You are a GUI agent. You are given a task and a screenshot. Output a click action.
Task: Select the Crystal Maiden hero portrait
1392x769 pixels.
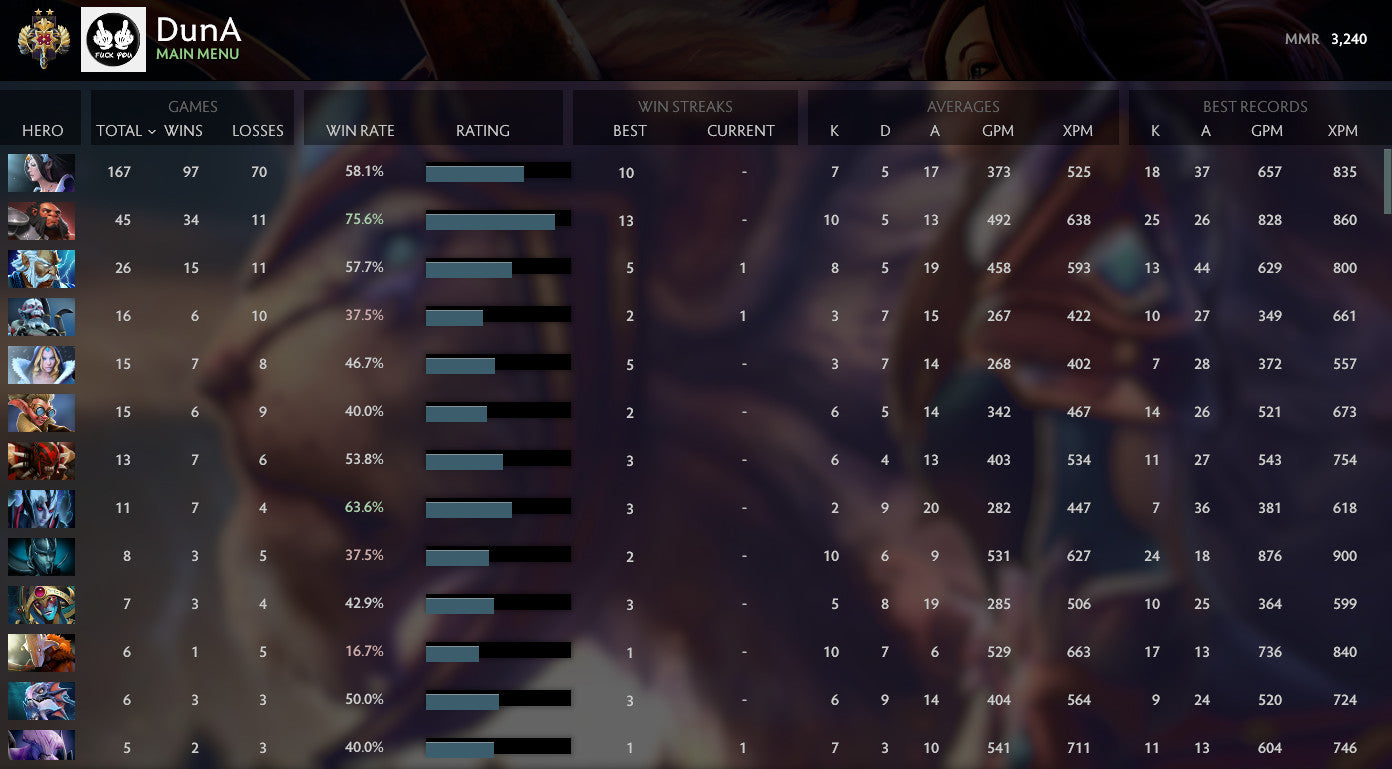41,364
